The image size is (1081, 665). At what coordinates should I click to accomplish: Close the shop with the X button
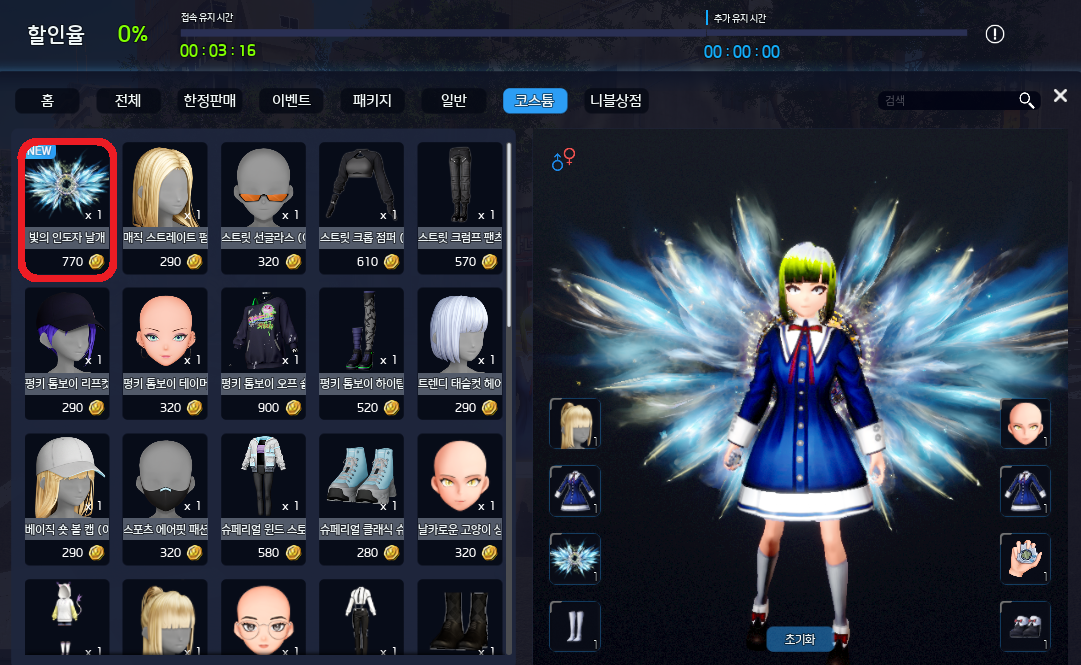(1060, 96)
